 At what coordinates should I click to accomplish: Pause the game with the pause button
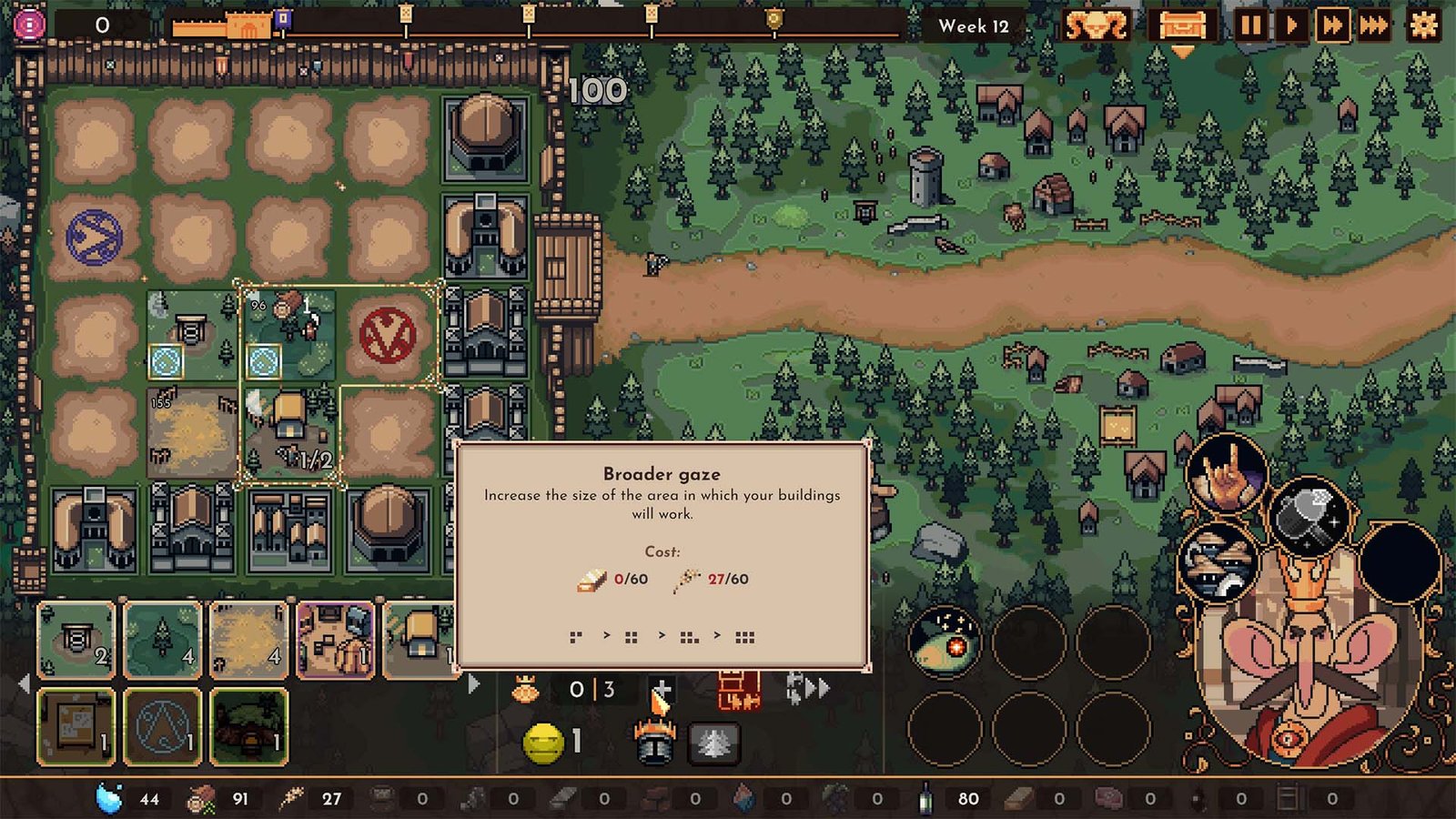pyautogui.click(x=1249, y=25)
